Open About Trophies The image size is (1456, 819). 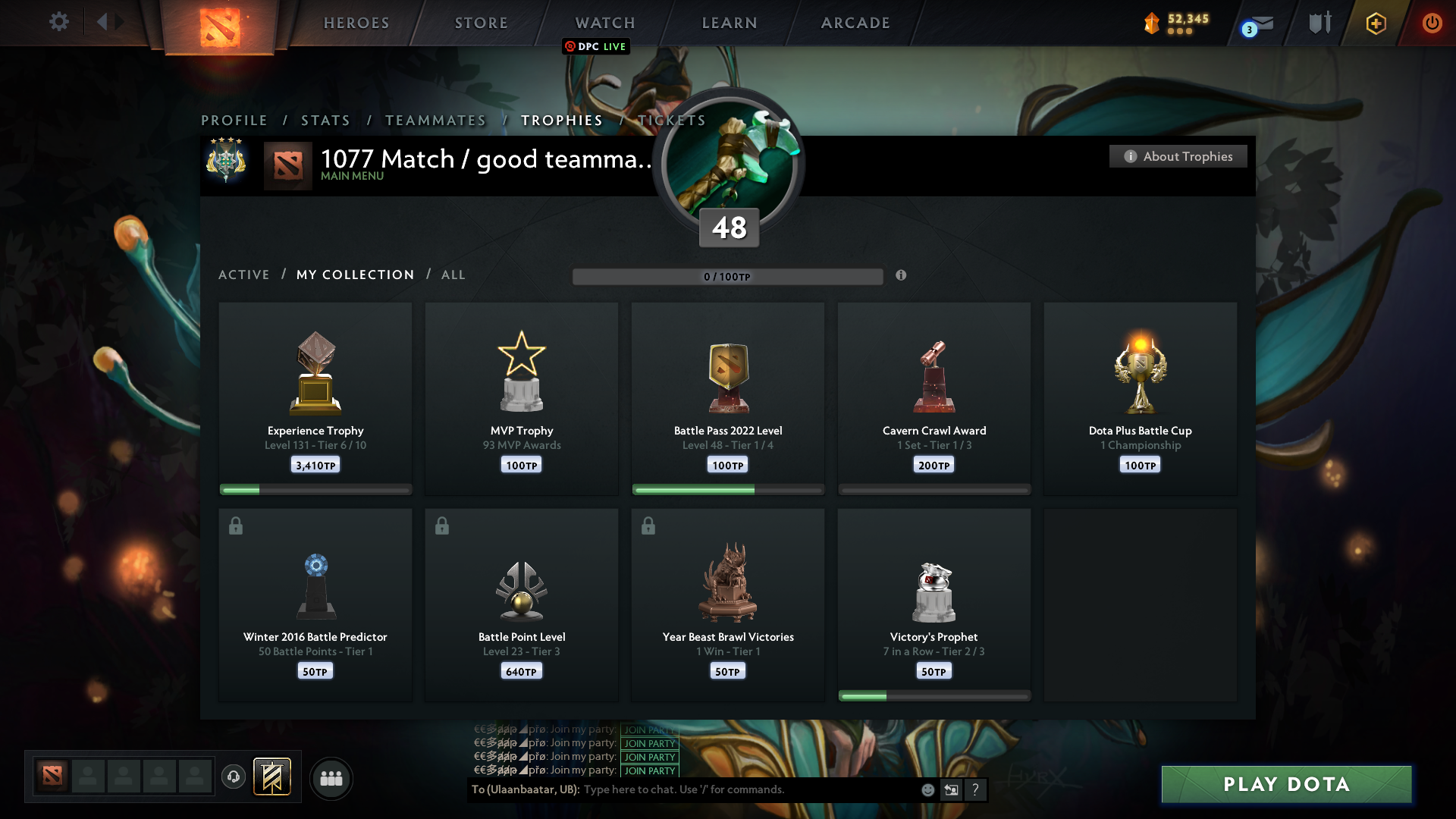[1178, 156]
